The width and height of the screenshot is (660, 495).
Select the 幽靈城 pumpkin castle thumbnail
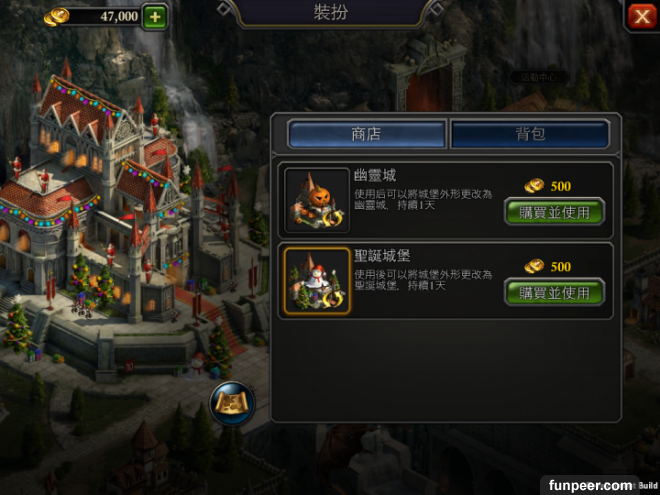(316, 200)
